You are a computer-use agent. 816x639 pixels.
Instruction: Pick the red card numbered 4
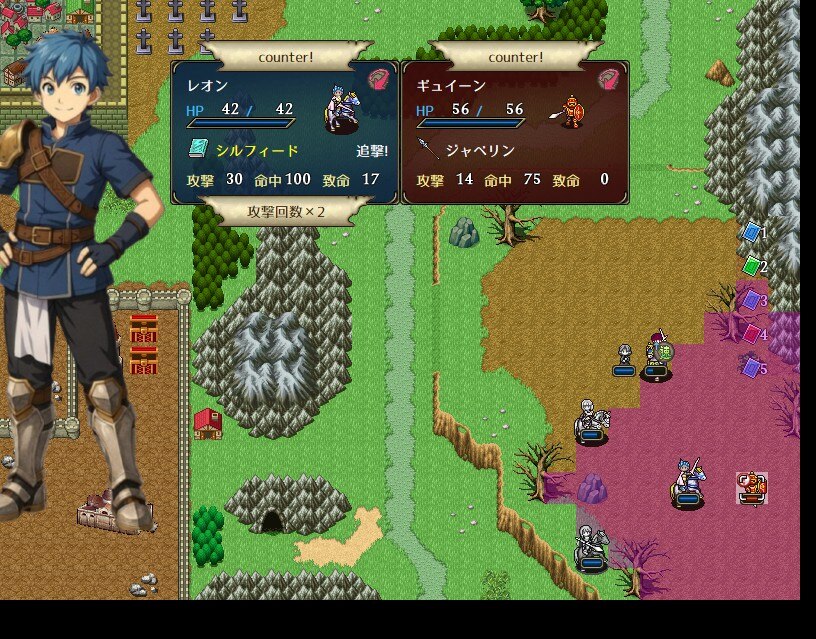[752, 334]
